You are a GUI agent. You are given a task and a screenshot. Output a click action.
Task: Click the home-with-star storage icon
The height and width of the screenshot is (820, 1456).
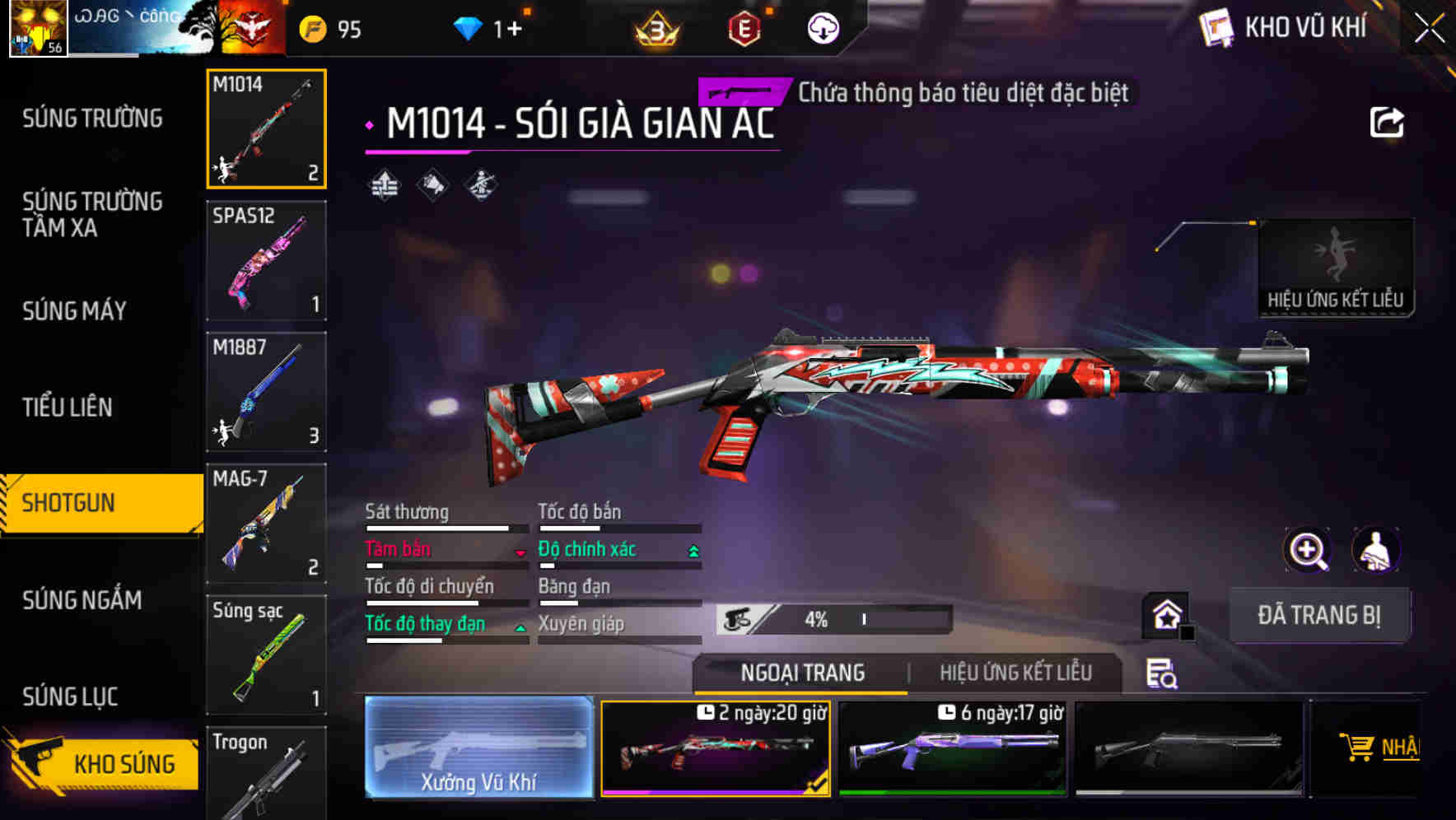1165,614
